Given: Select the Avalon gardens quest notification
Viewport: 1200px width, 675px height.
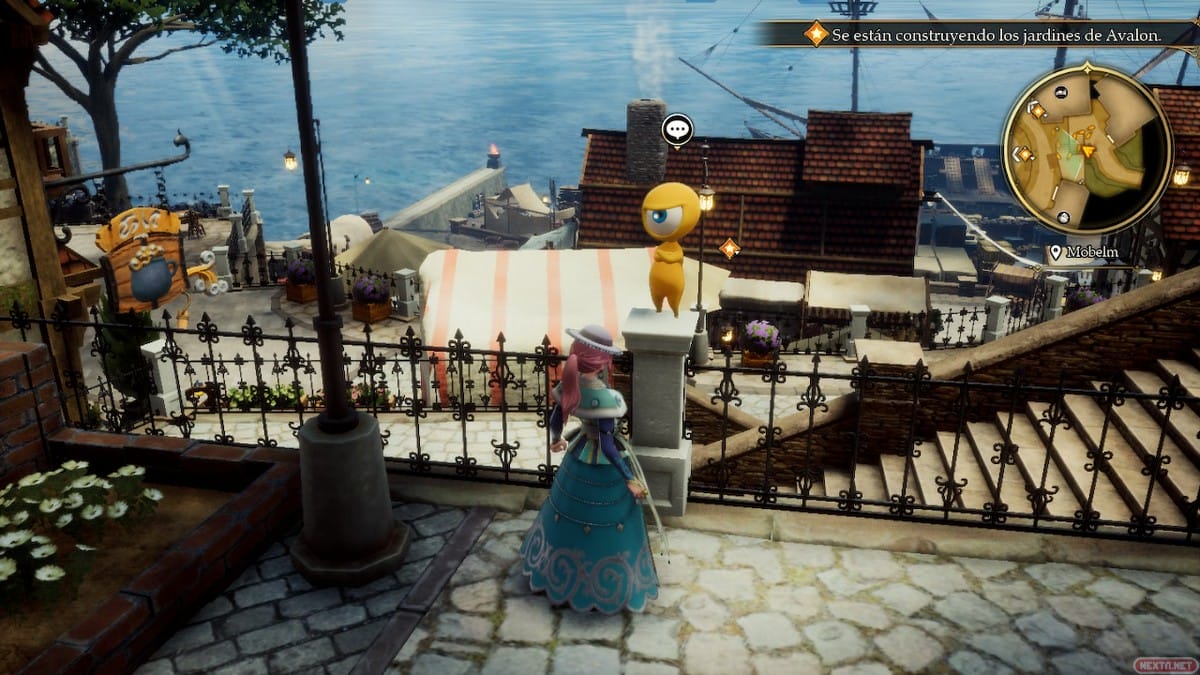Looking at the screenshot, I should coord(985,34).
